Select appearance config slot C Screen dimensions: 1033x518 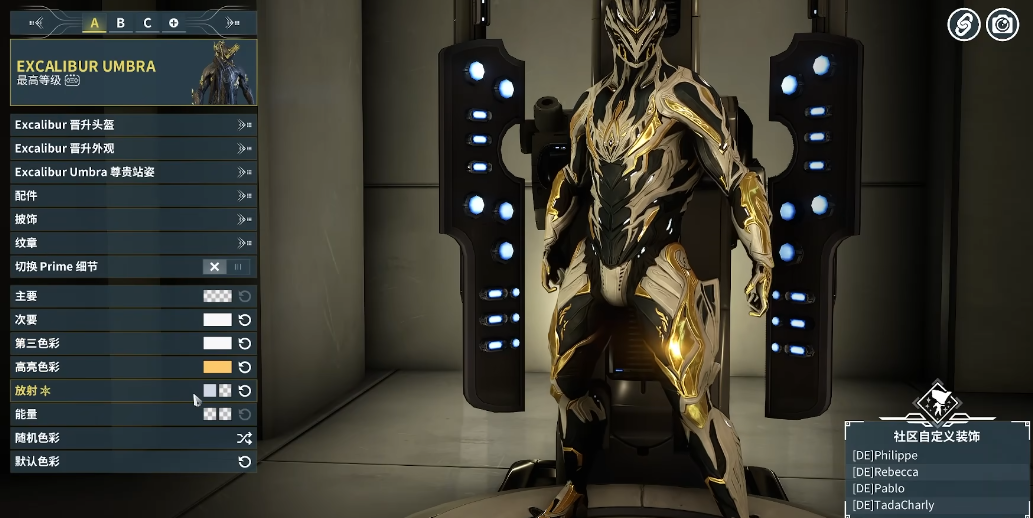(x=147, y=23)
